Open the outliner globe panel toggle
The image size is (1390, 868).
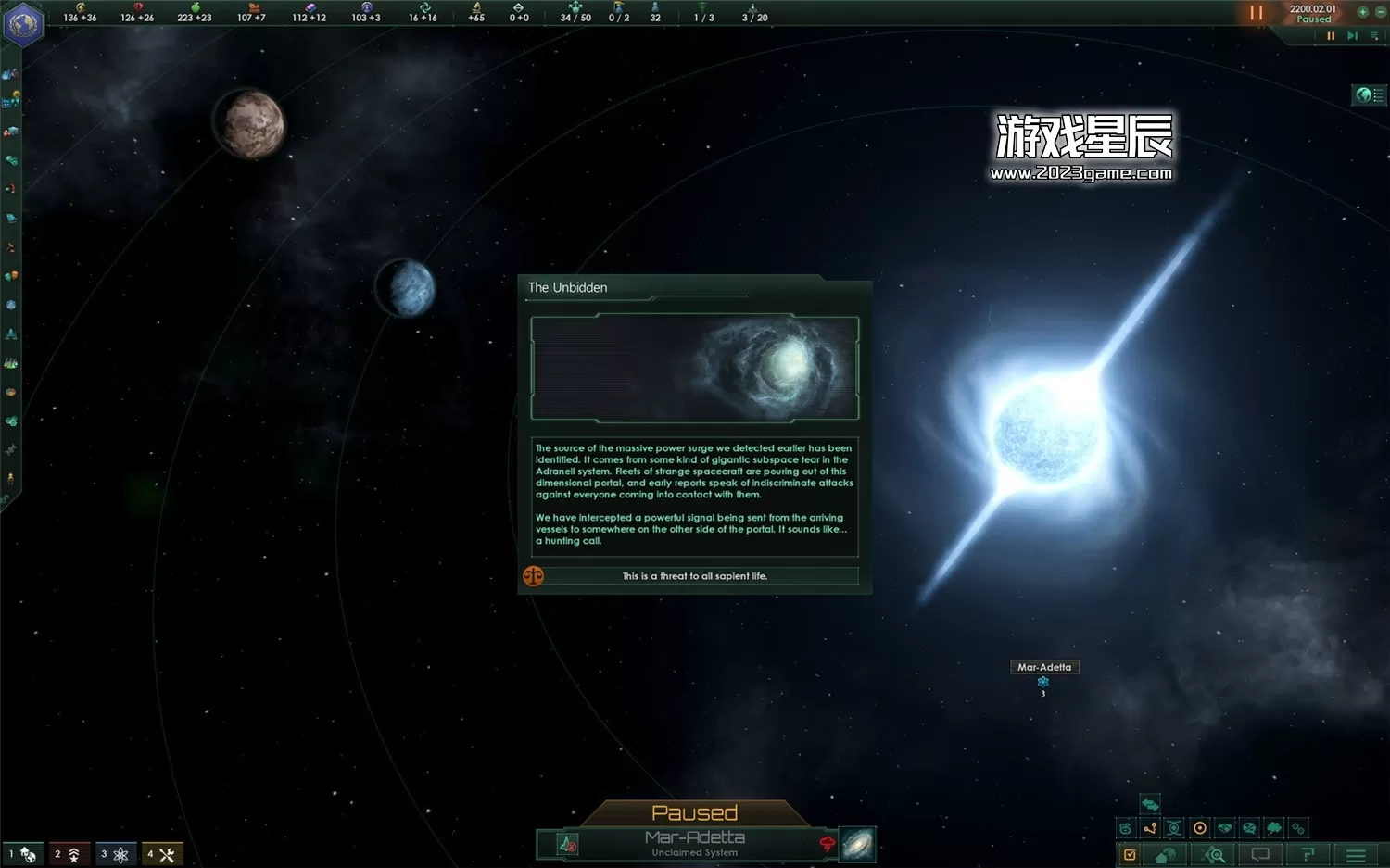pyautogui.click(x=1369, y=94)
